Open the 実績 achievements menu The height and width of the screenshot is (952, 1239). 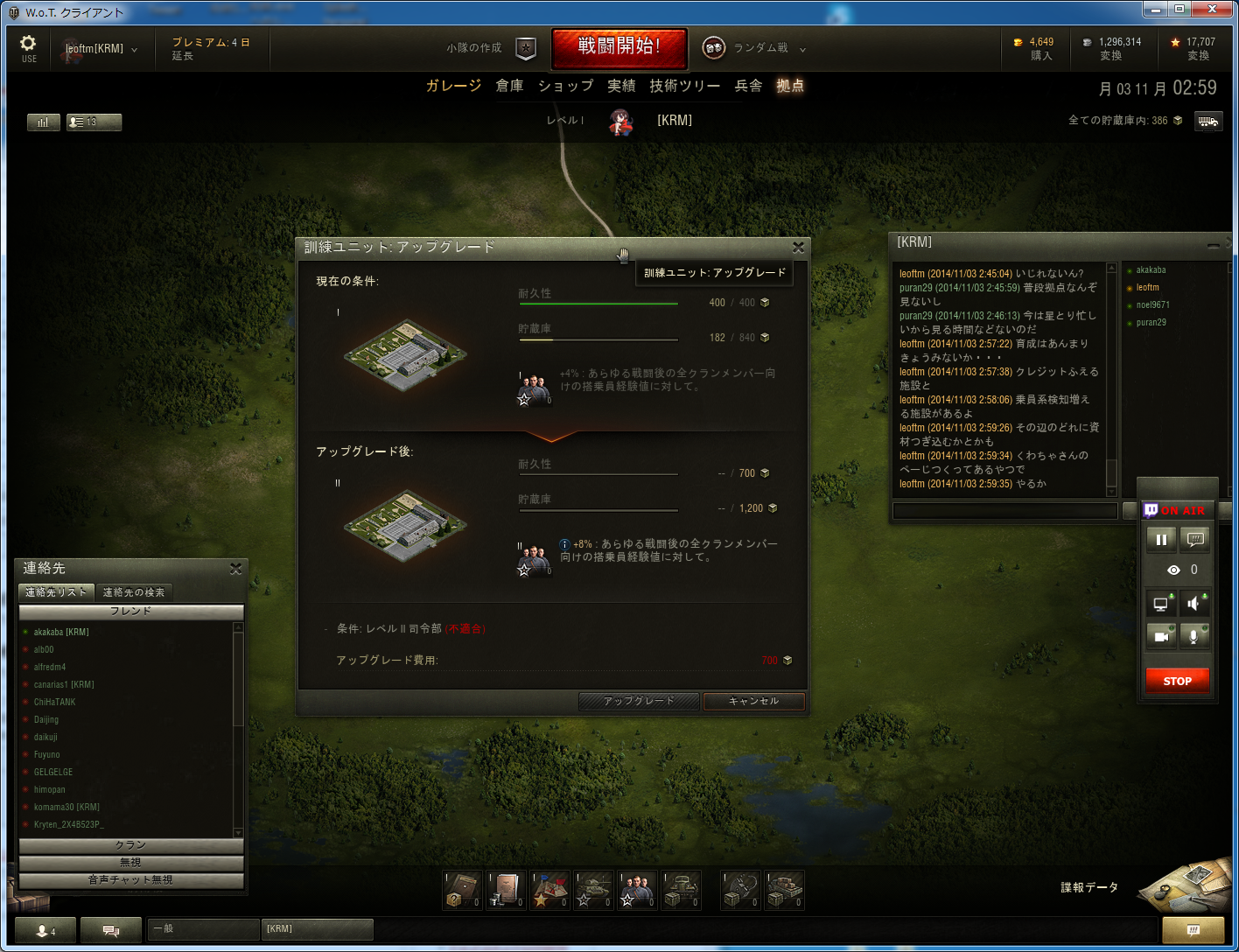tap(621, 86)
